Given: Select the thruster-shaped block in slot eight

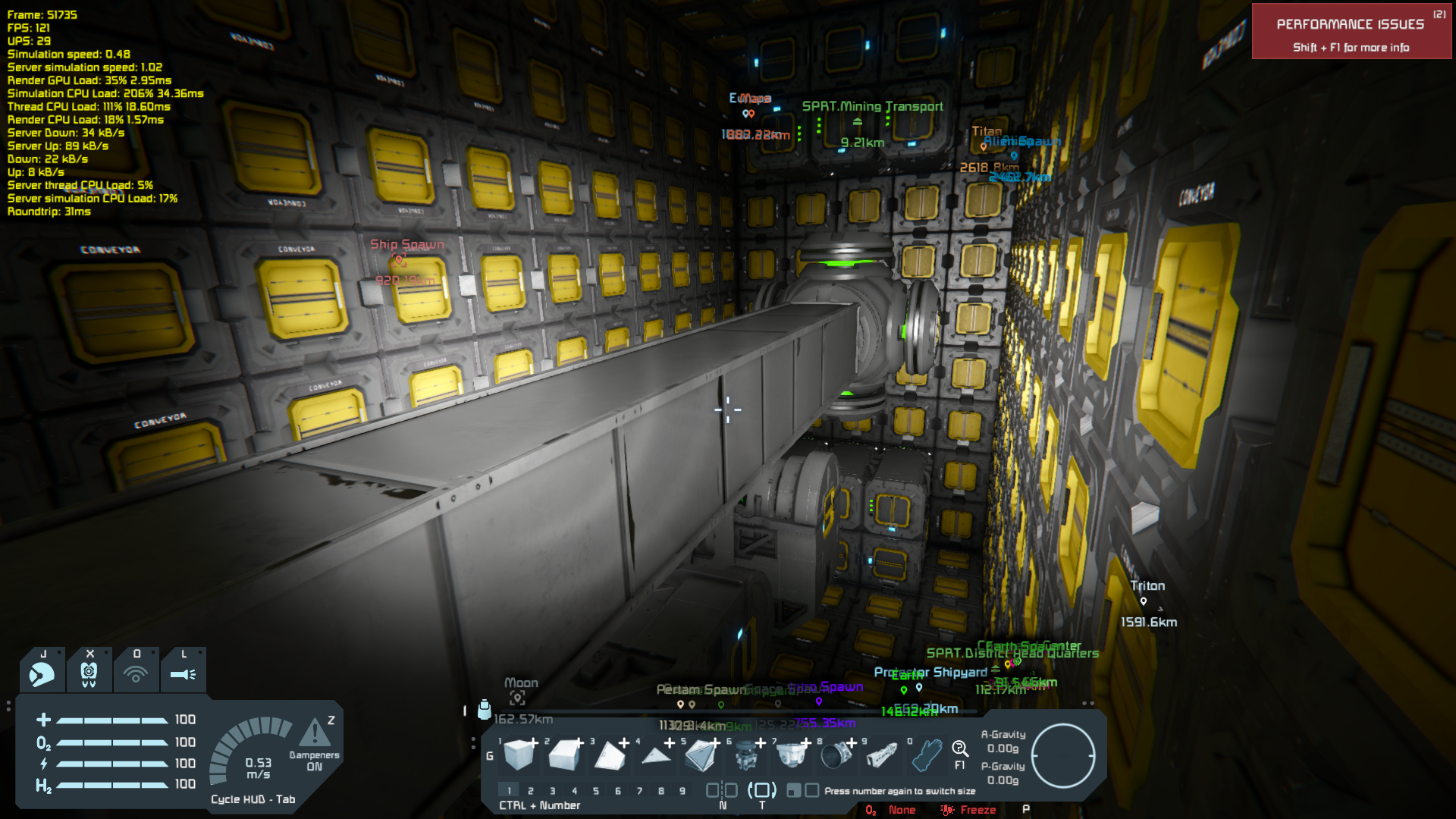Looking at the screenshot, I should pyautogui.click(x=836, y=755).
